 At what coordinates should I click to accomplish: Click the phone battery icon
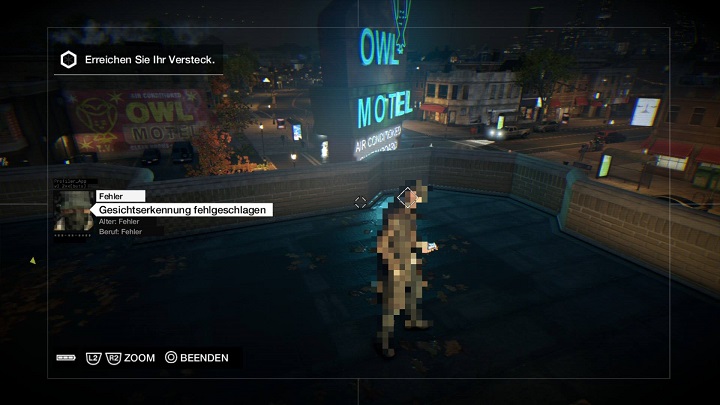(x=66, y=357)
